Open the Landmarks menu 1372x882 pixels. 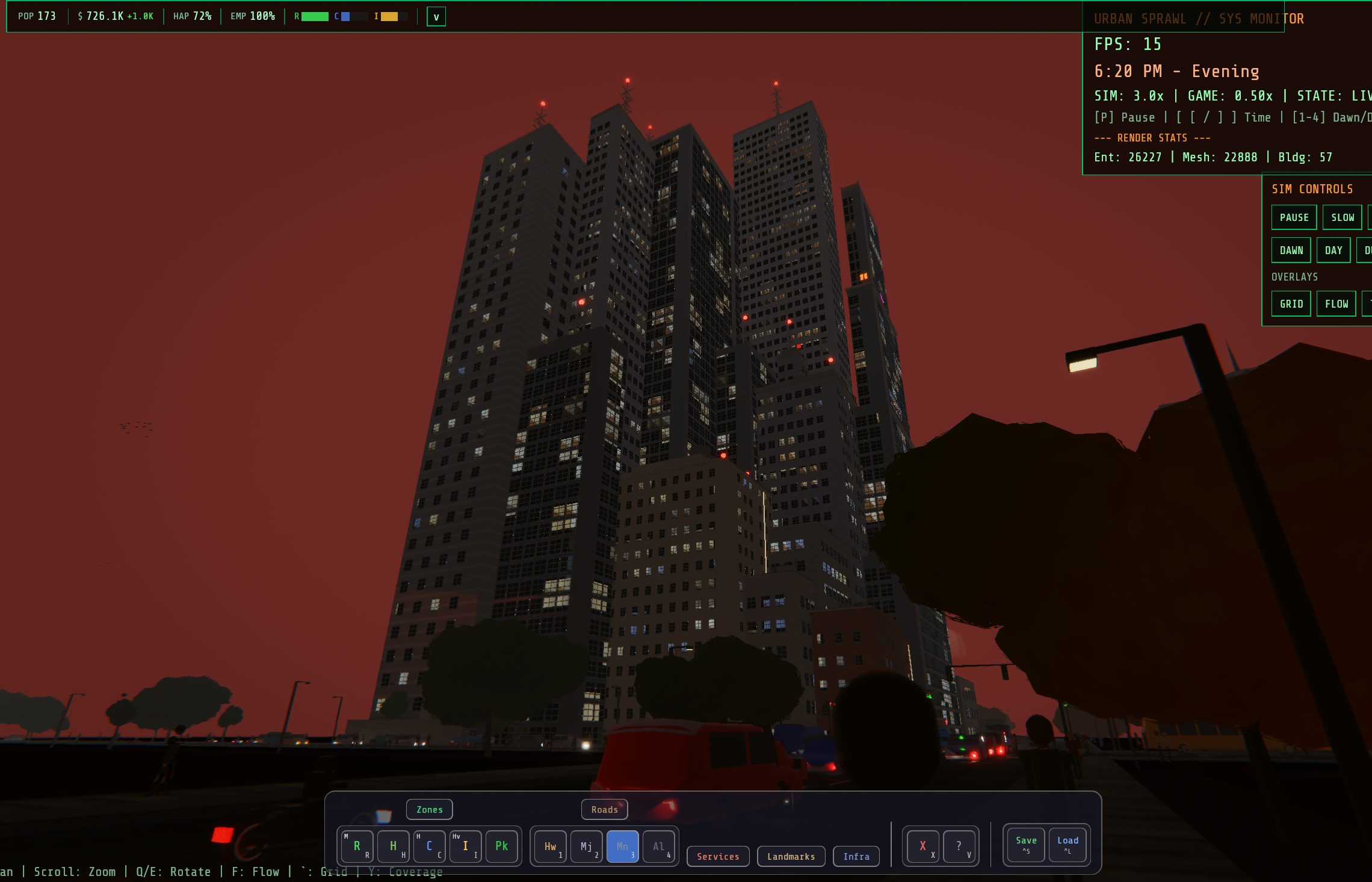point(791,856)
